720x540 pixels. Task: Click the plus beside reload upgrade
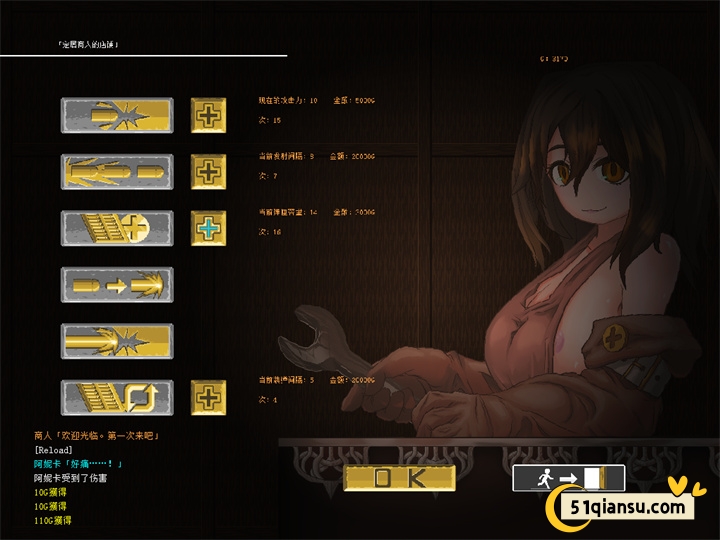coord(208,397)
